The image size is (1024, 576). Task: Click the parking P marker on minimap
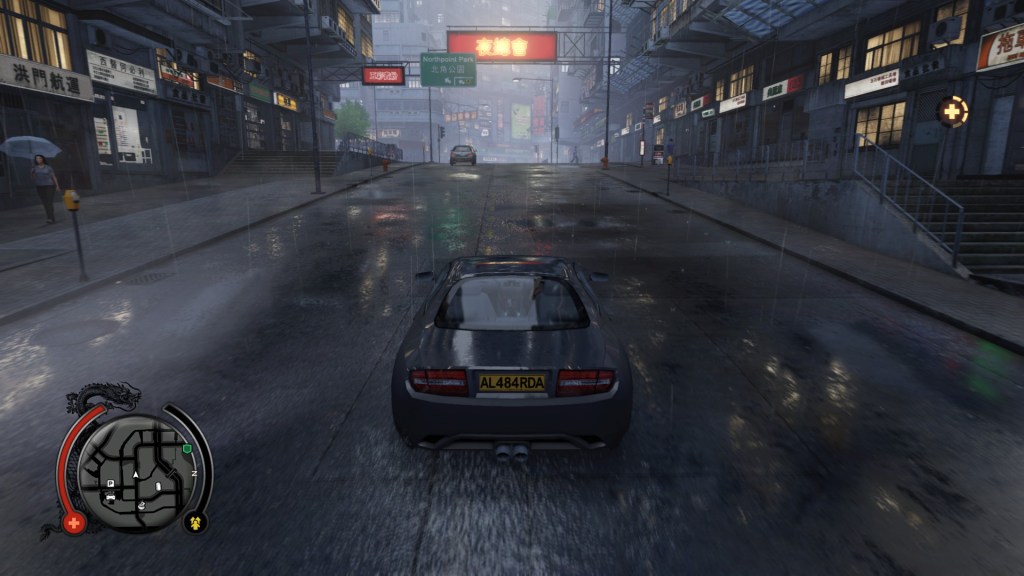tap(111, 483)
